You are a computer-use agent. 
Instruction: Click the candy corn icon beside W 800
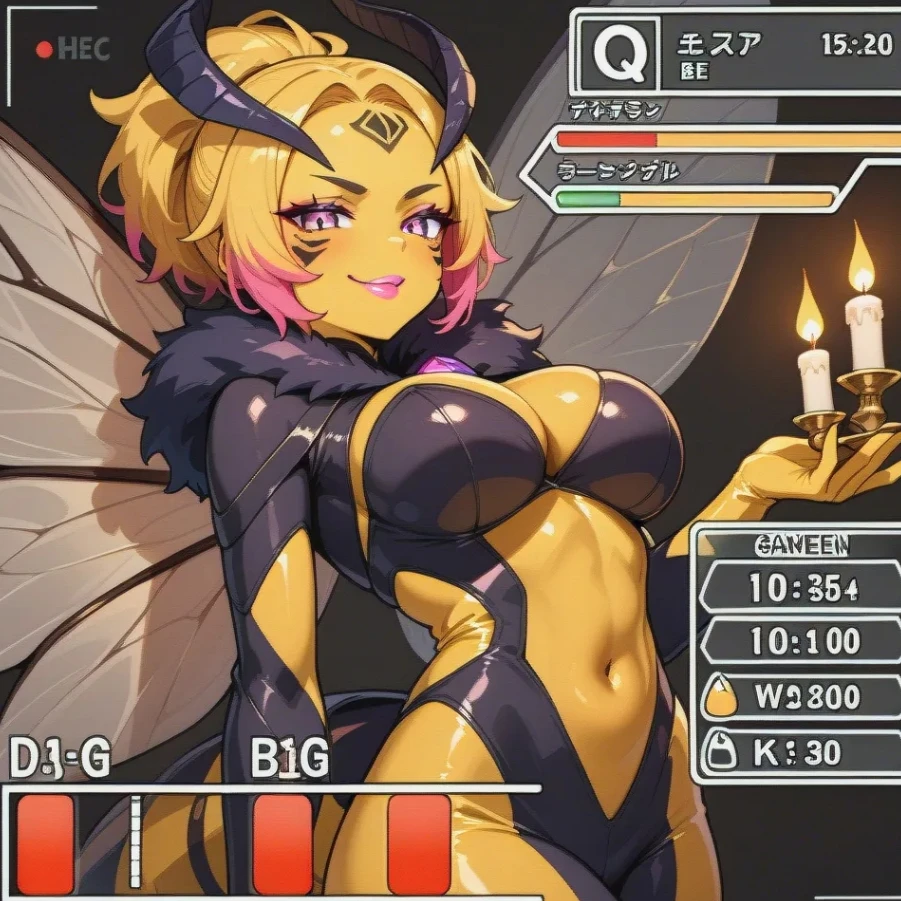point(720,697)
